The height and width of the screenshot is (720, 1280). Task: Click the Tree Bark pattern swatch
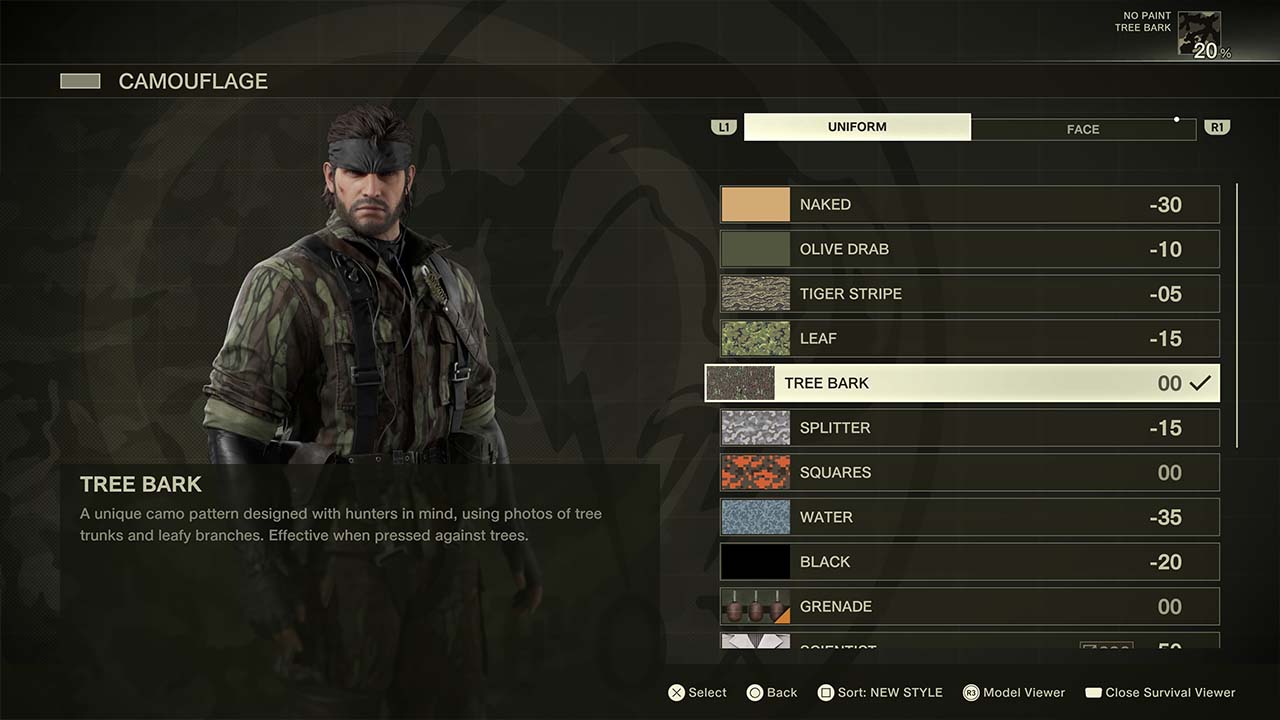click(x=740, y=383)
